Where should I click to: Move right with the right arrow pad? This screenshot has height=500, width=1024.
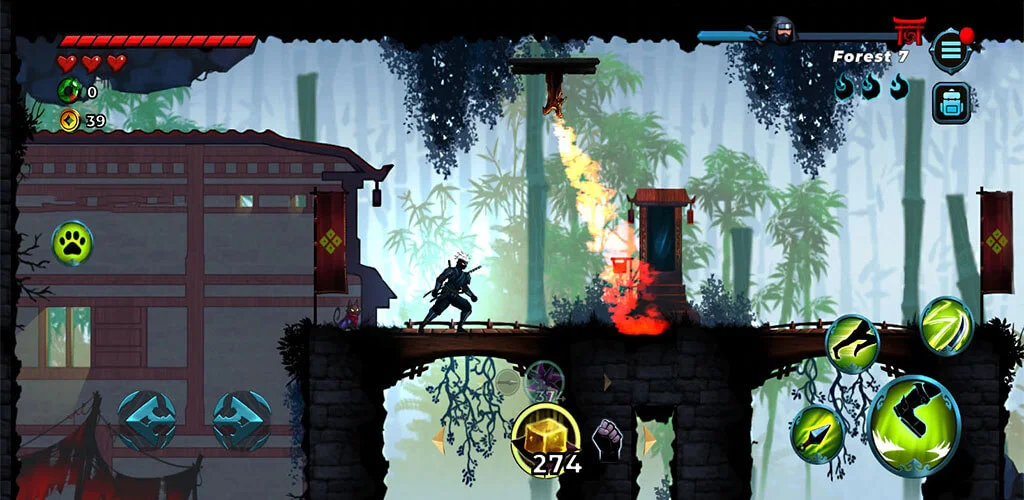click(241, 419)
